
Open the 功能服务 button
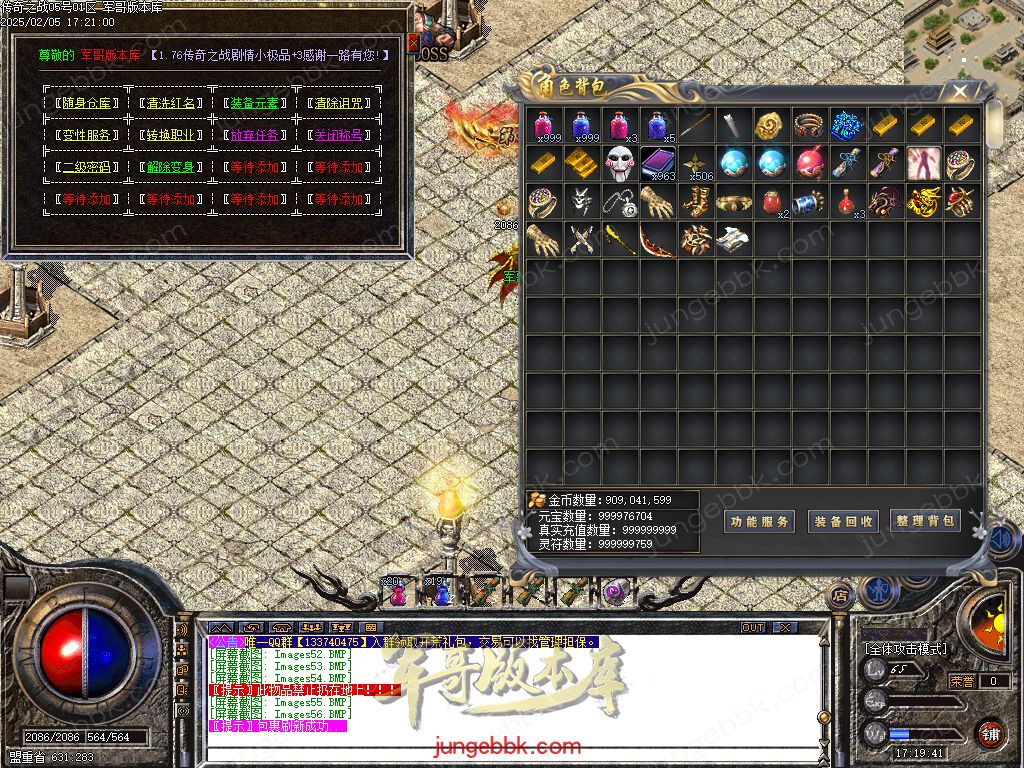(x=760, y=521)
